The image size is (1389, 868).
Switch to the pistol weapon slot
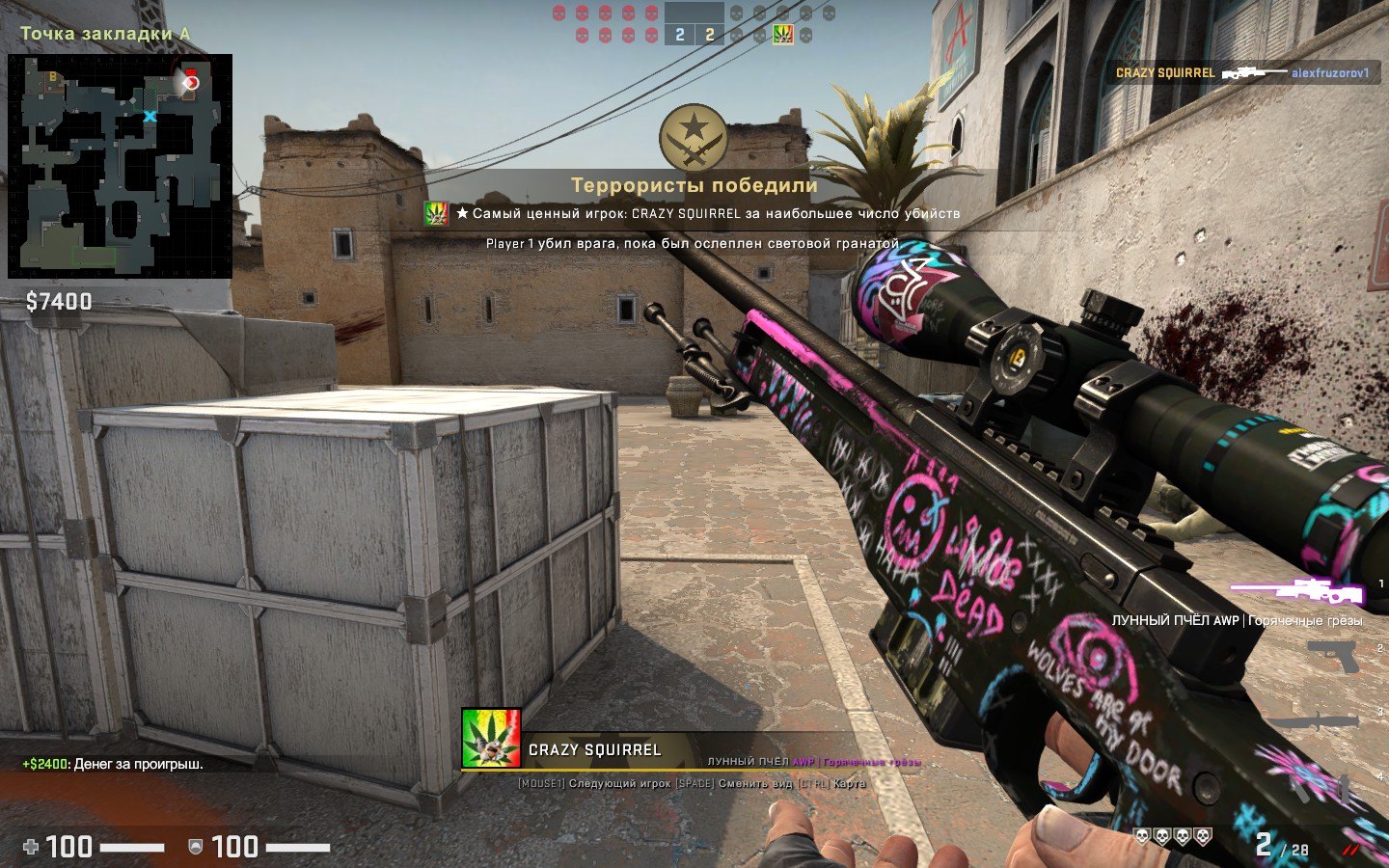pyautogui.click(x=1334, y=657)
